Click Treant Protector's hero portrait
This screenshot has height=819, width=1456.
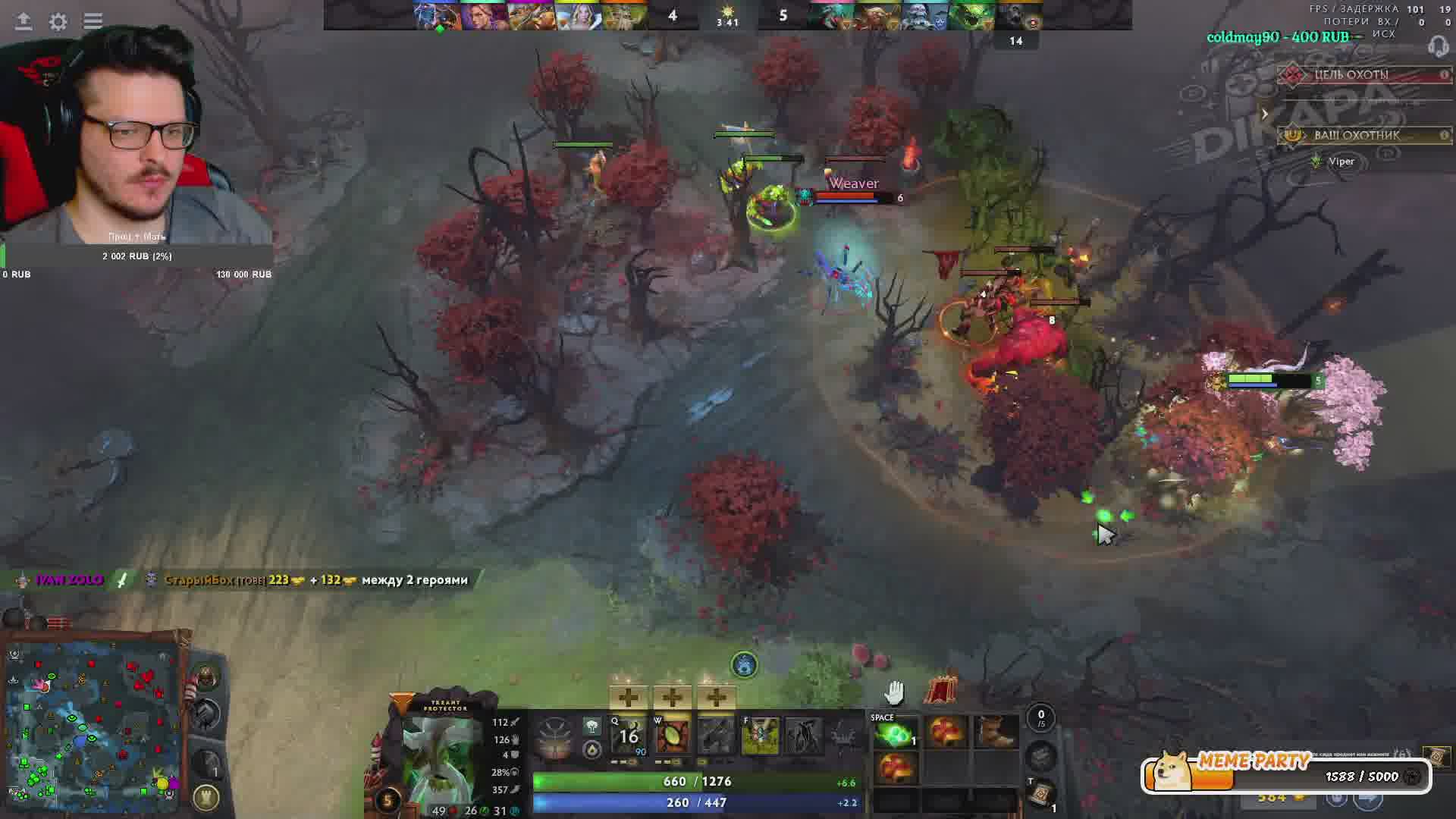pos(440,758)
